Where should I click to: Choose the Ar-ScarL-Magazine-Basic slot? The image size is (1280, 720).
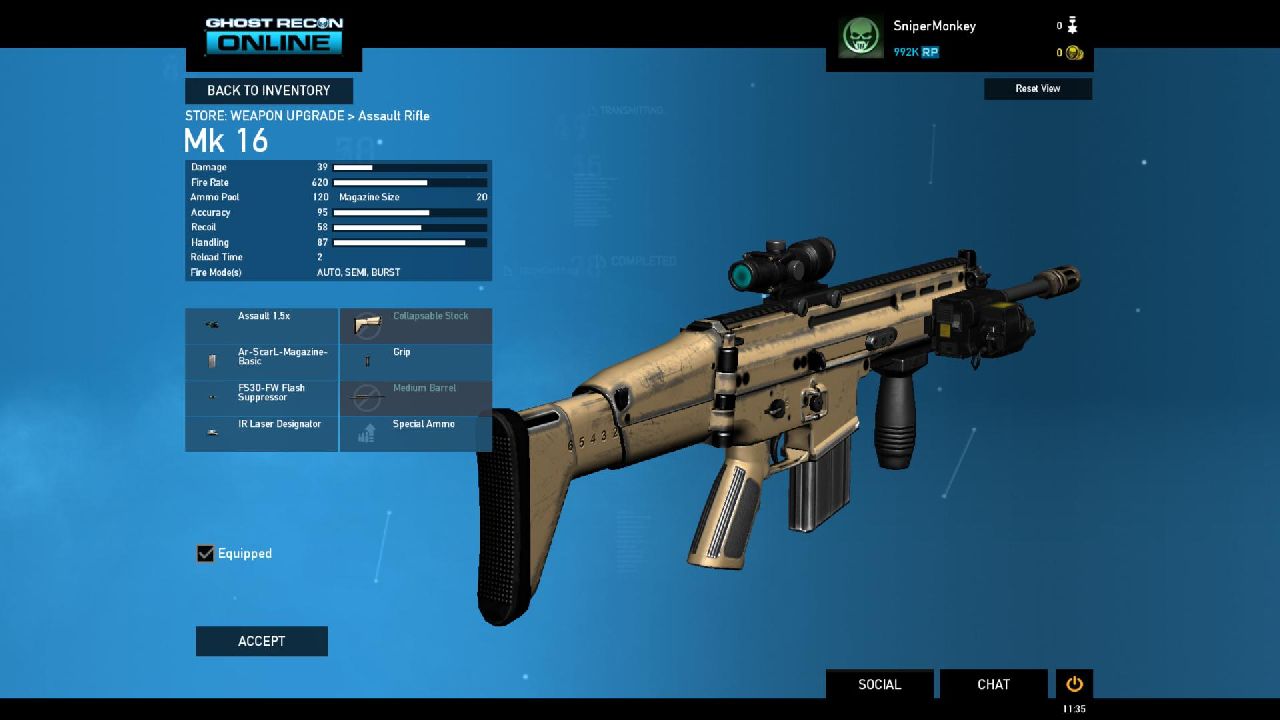point(262,361)
